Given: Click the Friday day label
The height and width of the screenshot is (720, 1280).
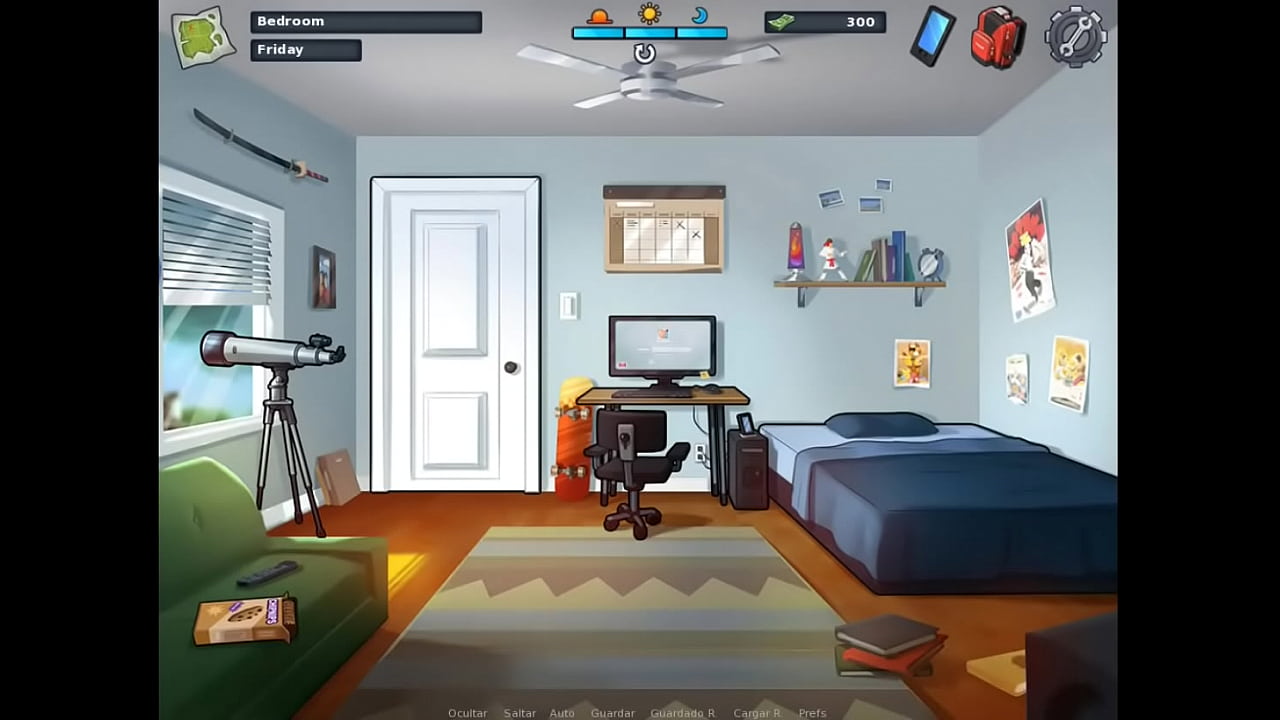Looking at the screenshot, I should tap(306, 49).
